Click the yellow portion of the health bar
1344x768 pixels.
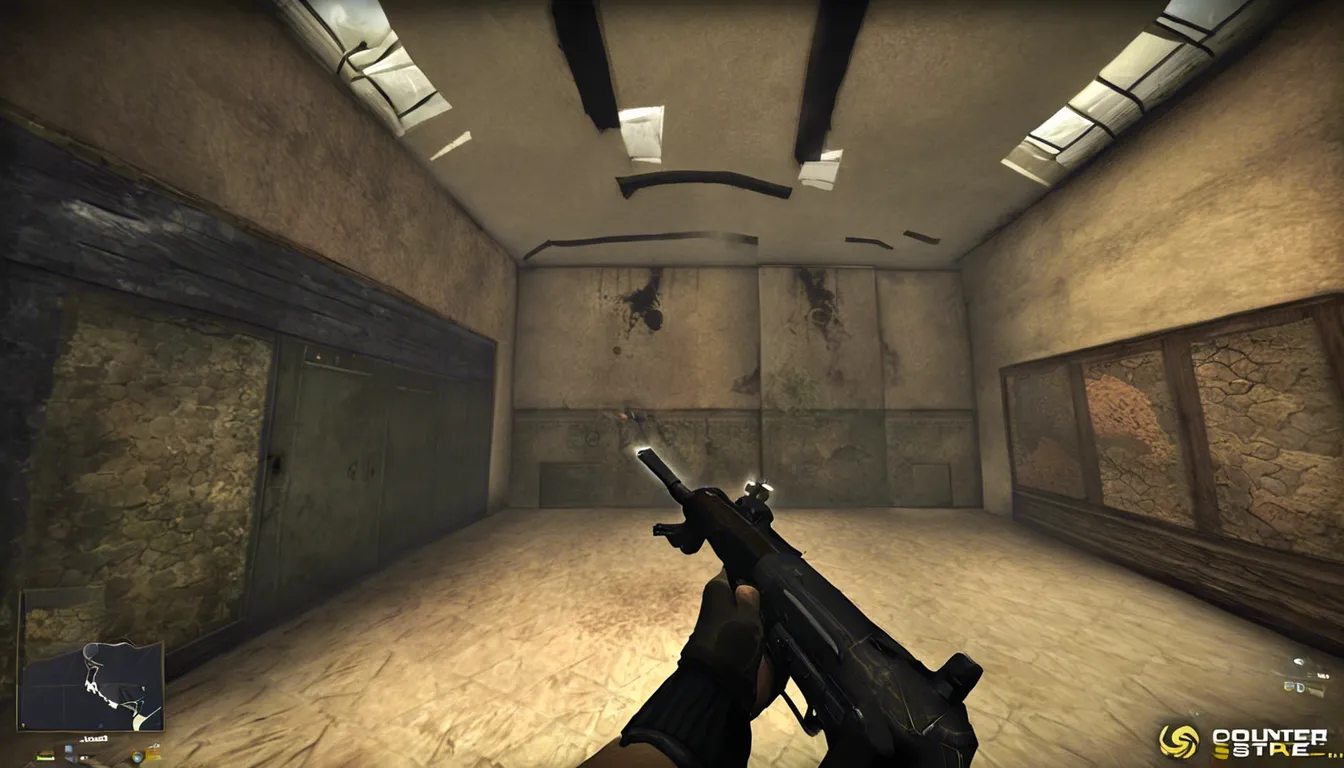click(46, 752)
